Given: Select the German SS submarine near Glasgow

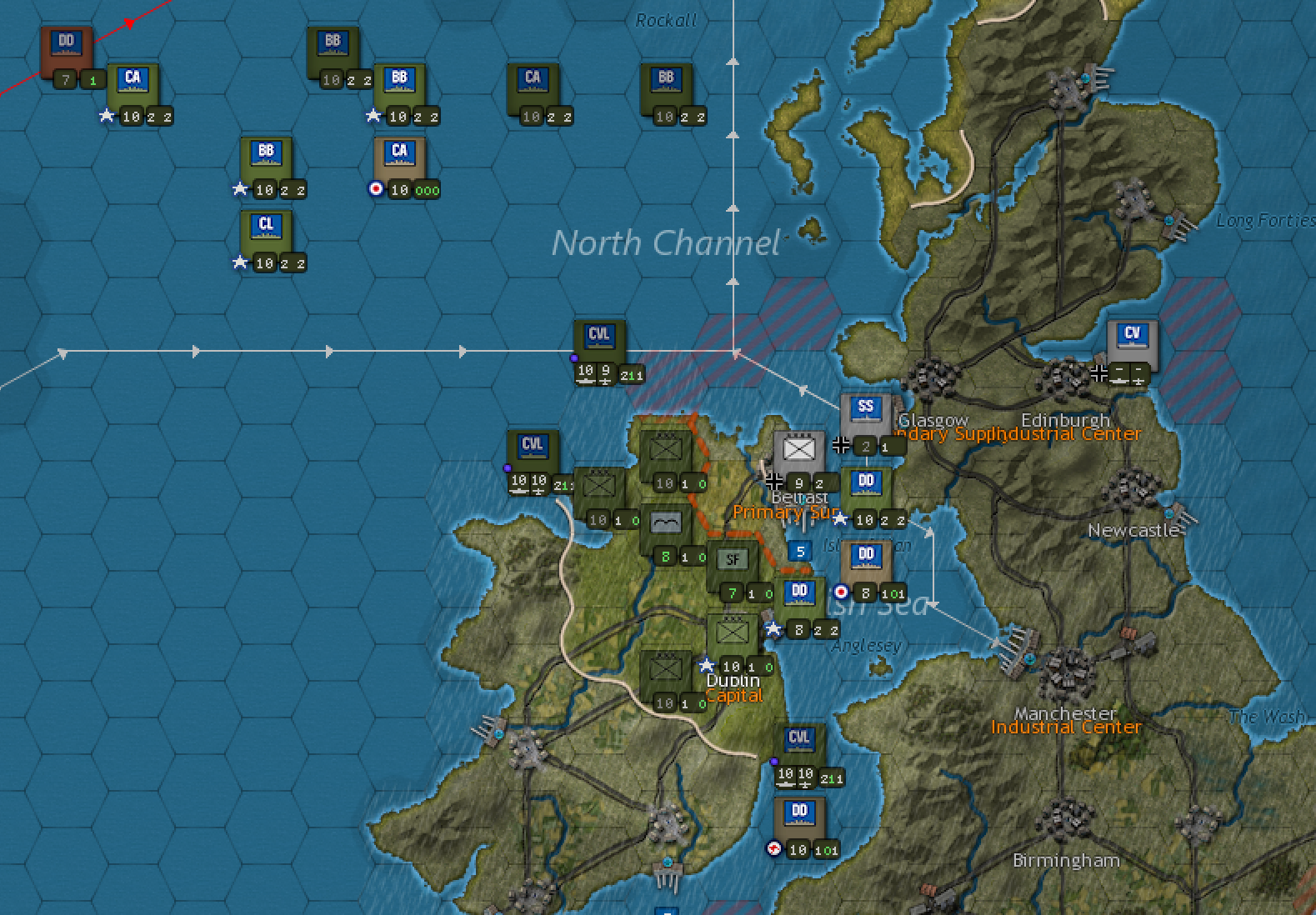Looking at the screenshot, I should click(864, 408).
